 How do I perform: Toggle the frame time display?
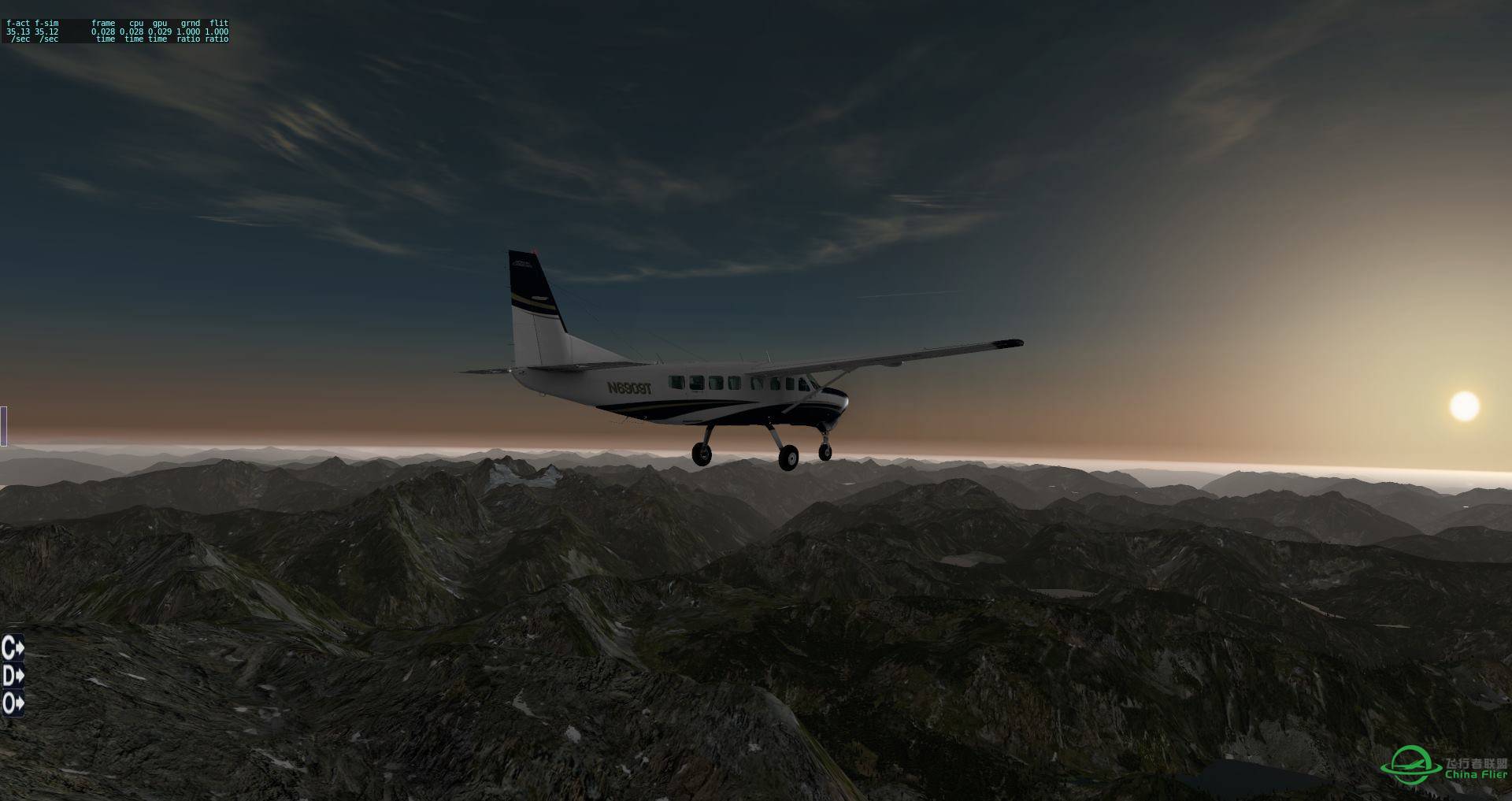[102, 30]
